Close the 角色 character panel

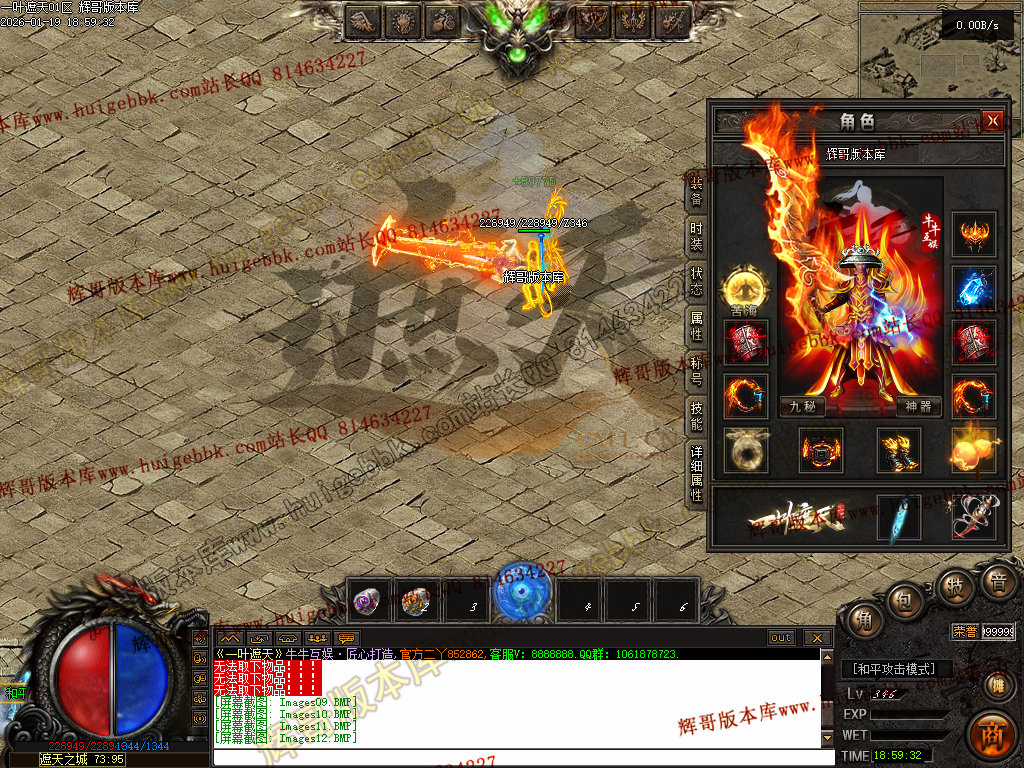992,121
